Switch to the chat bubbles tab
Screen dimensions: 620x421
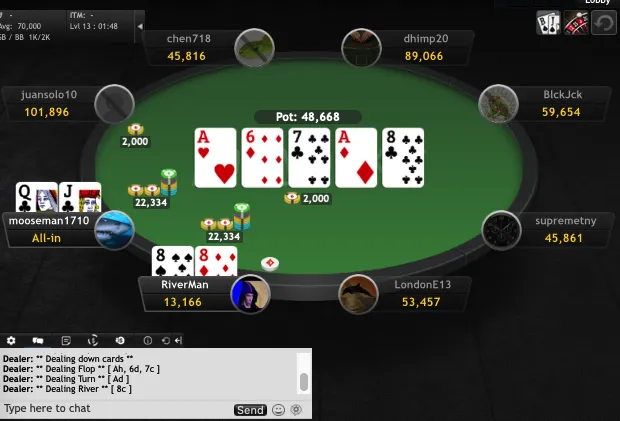click(x=38, y=341)
